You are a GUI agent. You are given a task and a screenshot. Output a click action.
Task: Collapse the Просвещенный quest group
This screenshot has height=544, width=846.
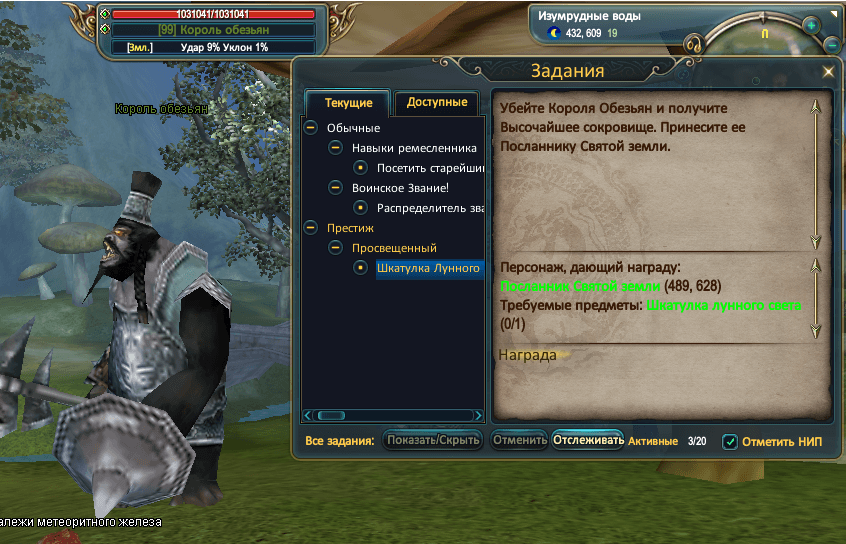click(x=336, y=248)
